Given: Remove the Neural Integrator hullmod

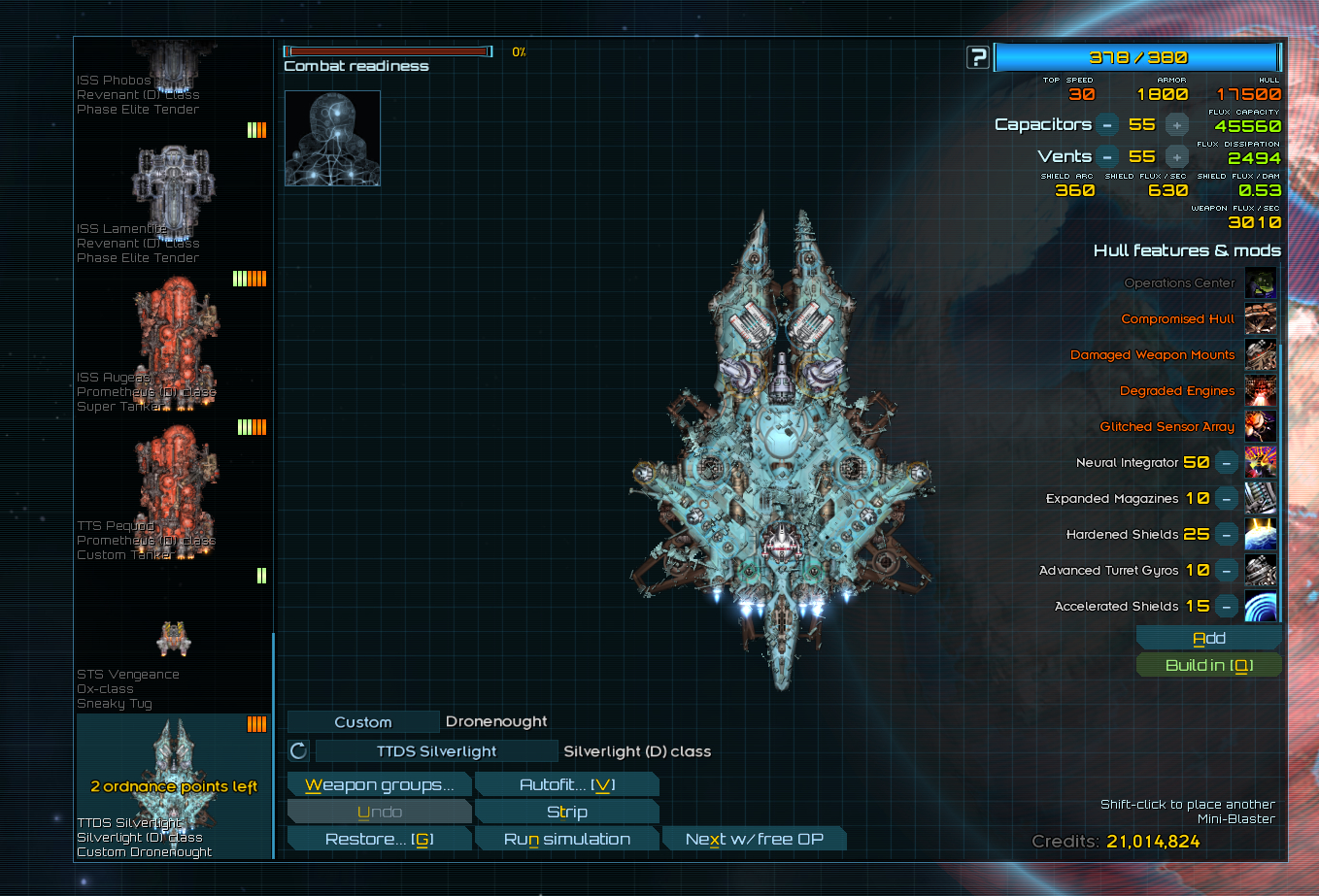Looking at the screenshot, I should [1227, 463].
